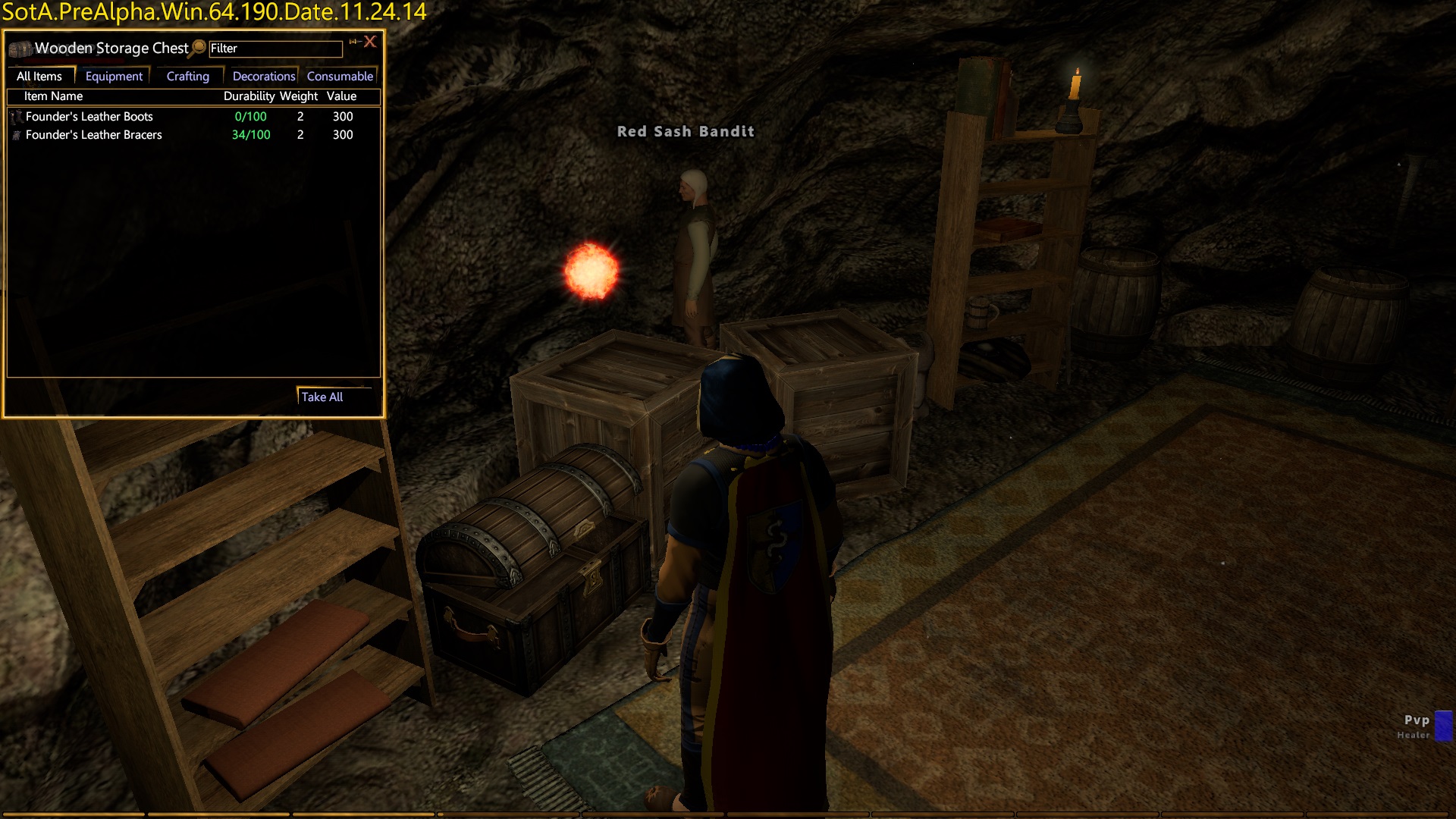The width and height of the screenshot is (1456, 819).
Task: Take all items from the chest
Action: [322, 397]
